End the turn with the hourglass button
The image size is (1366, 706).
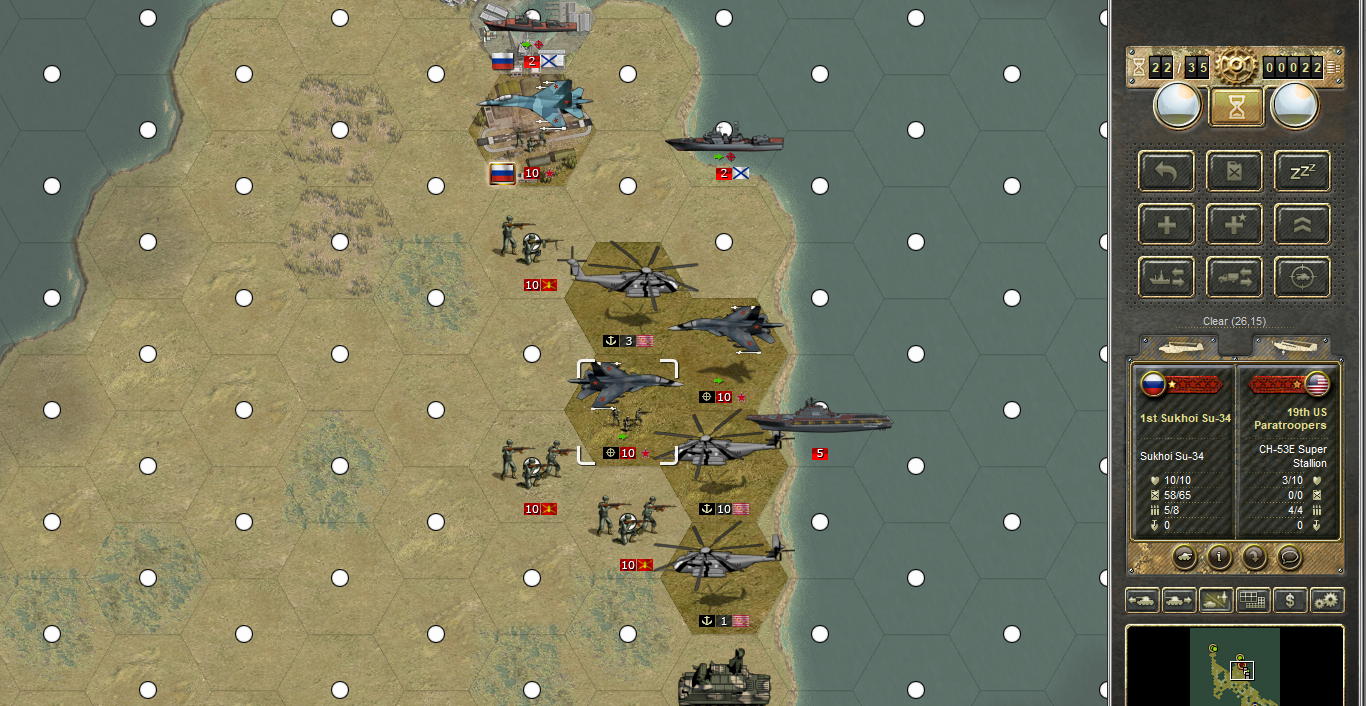1236,107
